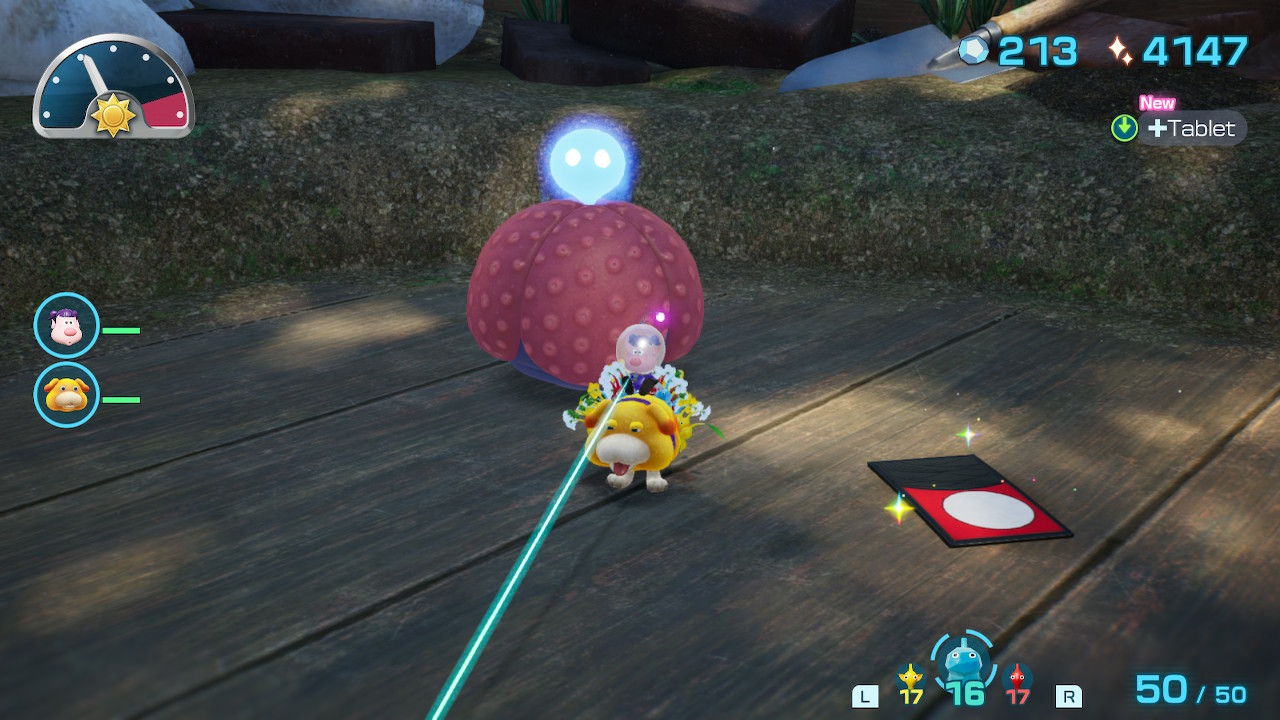The width and height of the screenshot is (1280, 720).
Task: Select the captain portrait icon
Action: [67, 326]
